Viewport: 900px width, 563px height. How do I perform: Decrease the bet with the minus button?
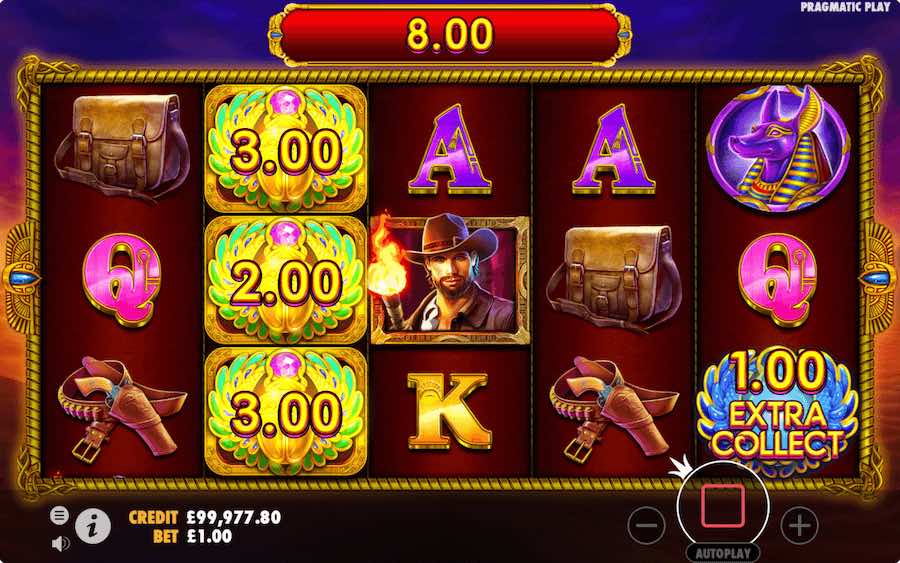pyautogui.click(x=648, y=524)
